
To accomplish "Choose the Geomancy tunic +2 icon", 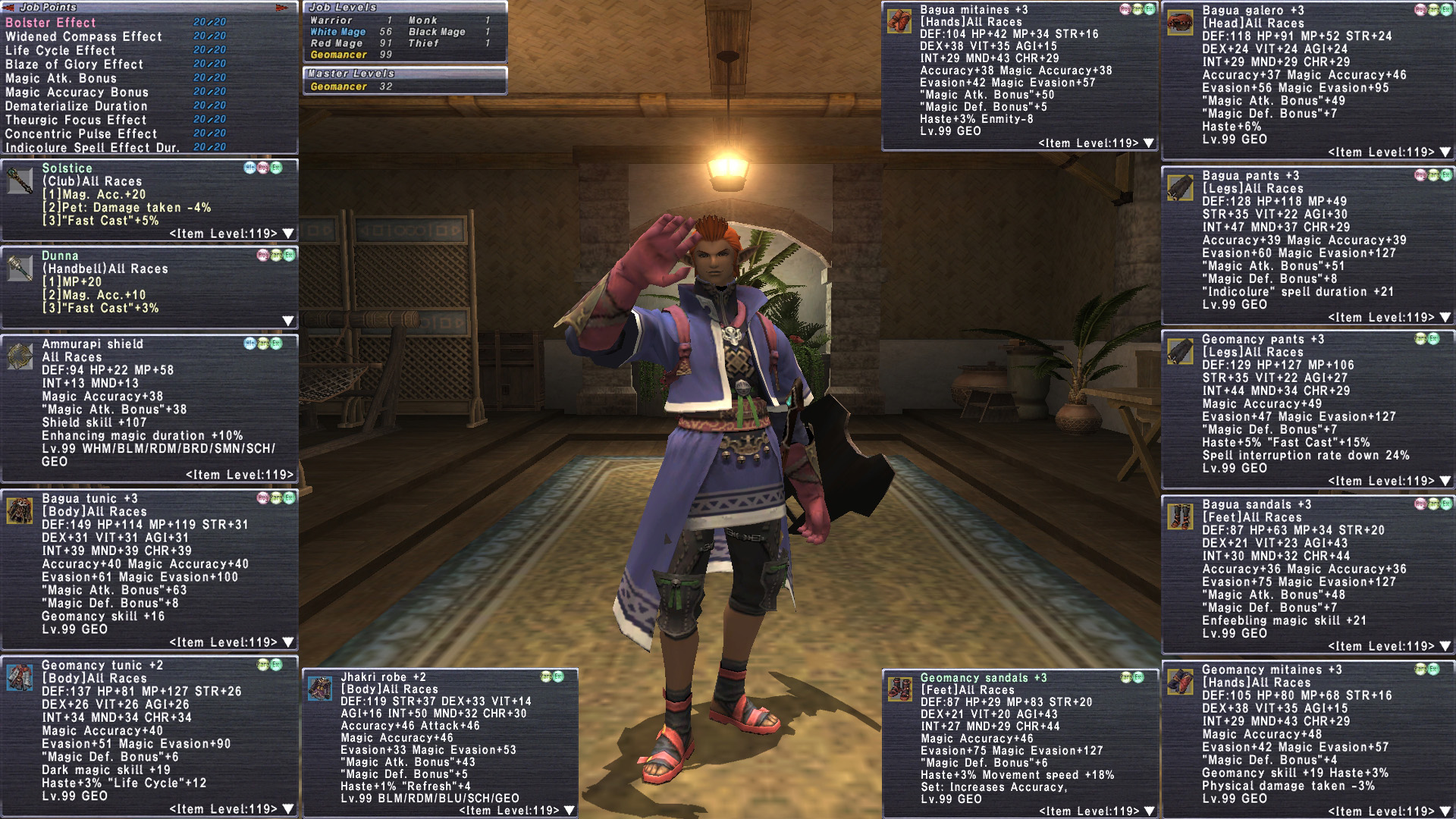I will pyautogui.click(x=20, y=676).
